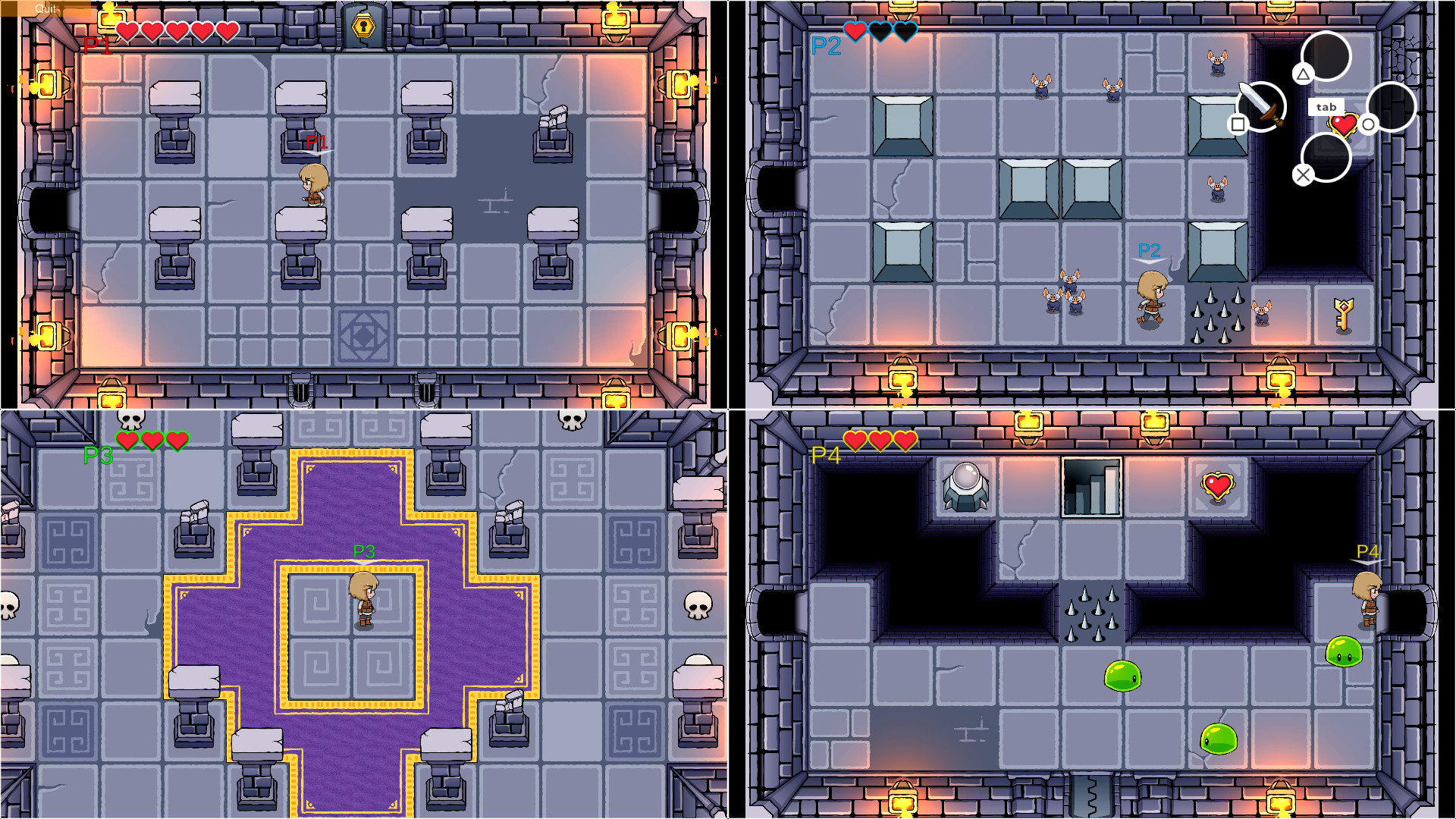The image size is (1456, 819).
Task: Click the locked door emblem atop P1's room
Action: [x=362, y=25]
